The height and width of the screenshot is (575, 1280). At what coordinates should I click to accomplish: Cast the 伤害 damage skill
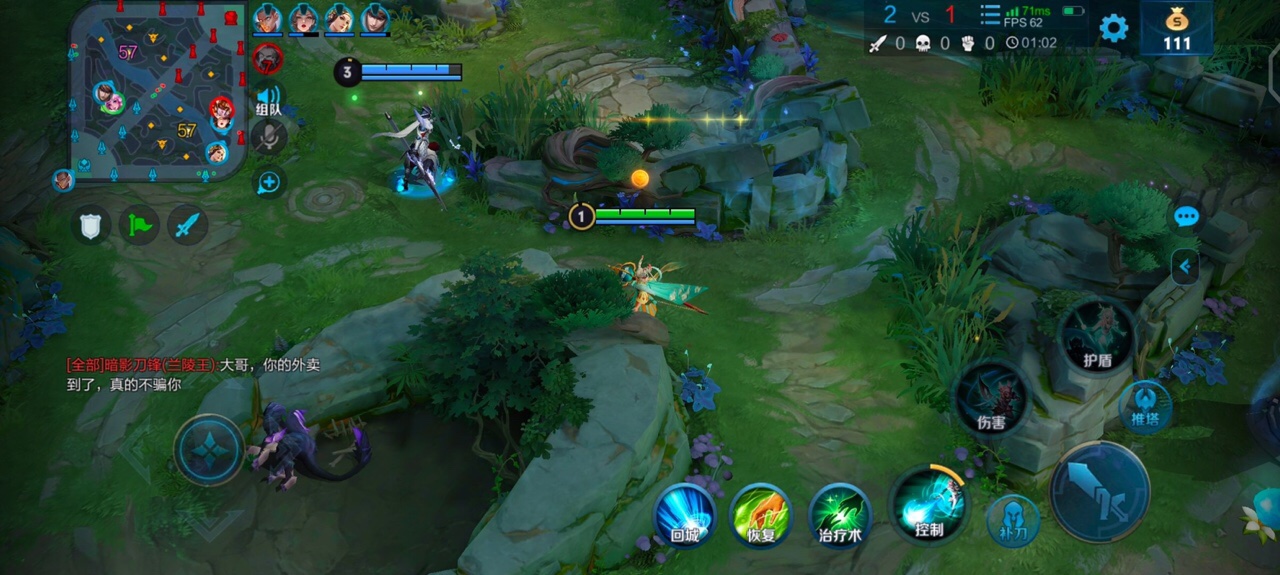coord(991,400)
